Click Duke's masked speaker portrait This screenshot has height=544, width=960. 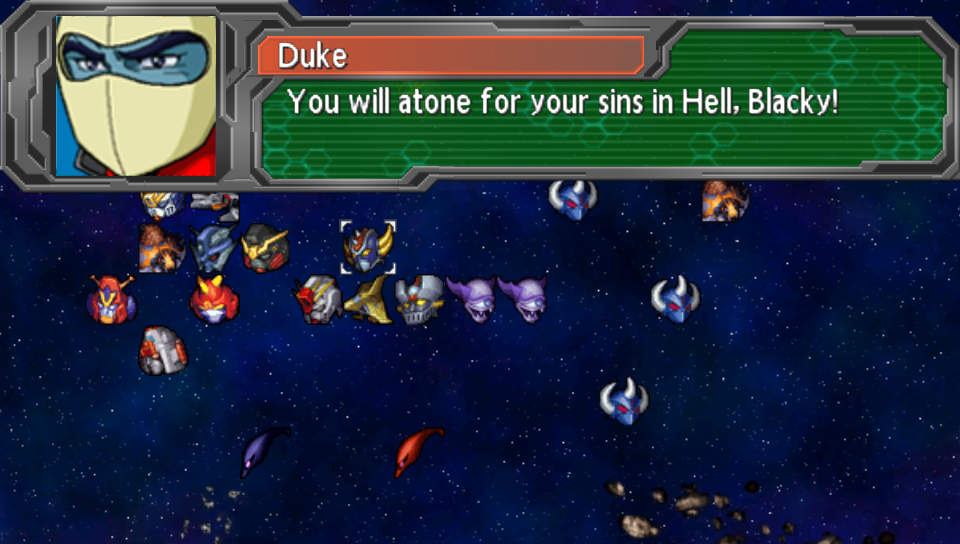click(x=136, y=96)
